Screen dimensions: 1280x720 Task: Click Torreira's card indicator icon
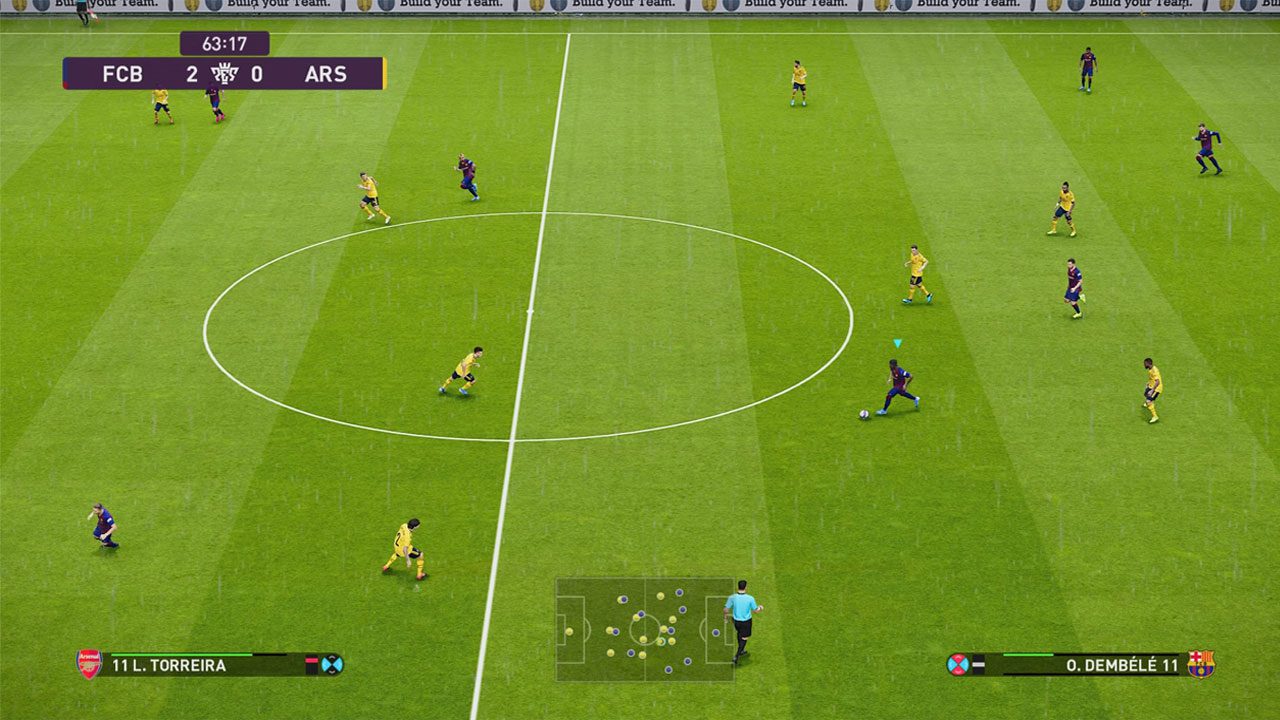pos(313,663)
